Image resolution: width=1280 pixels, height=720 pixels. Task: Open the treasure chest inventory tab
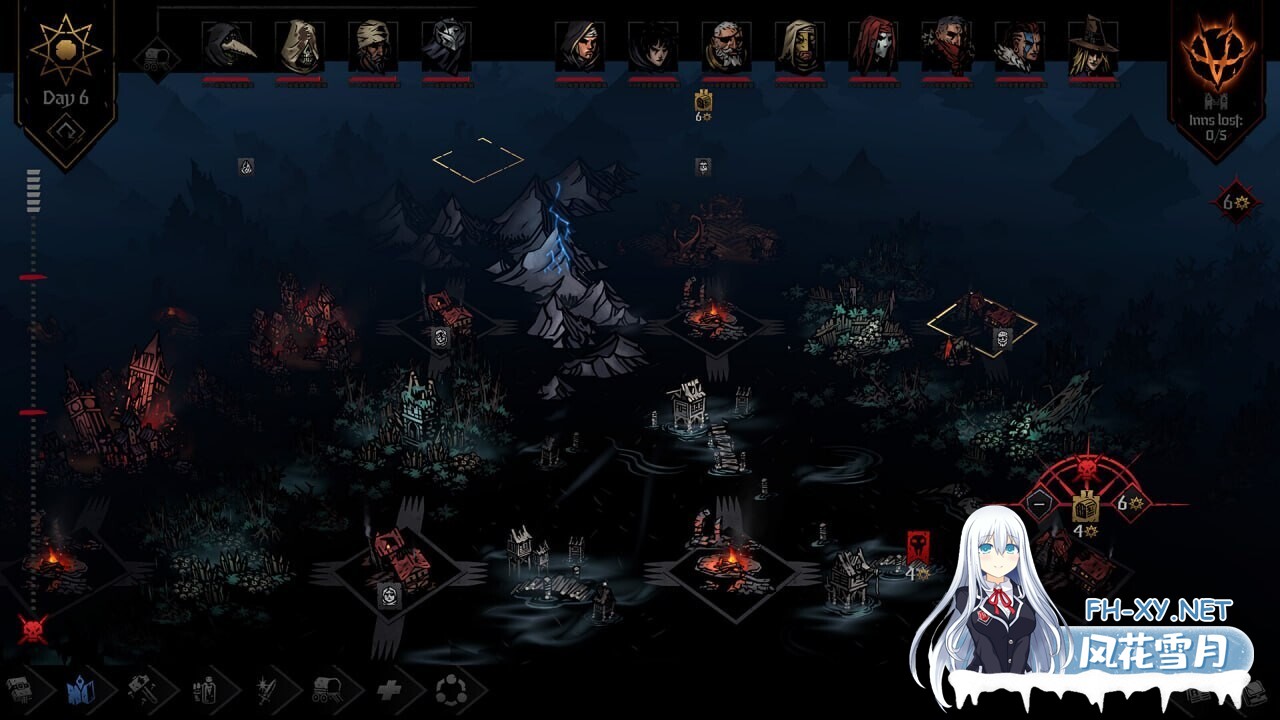point(18,688)
